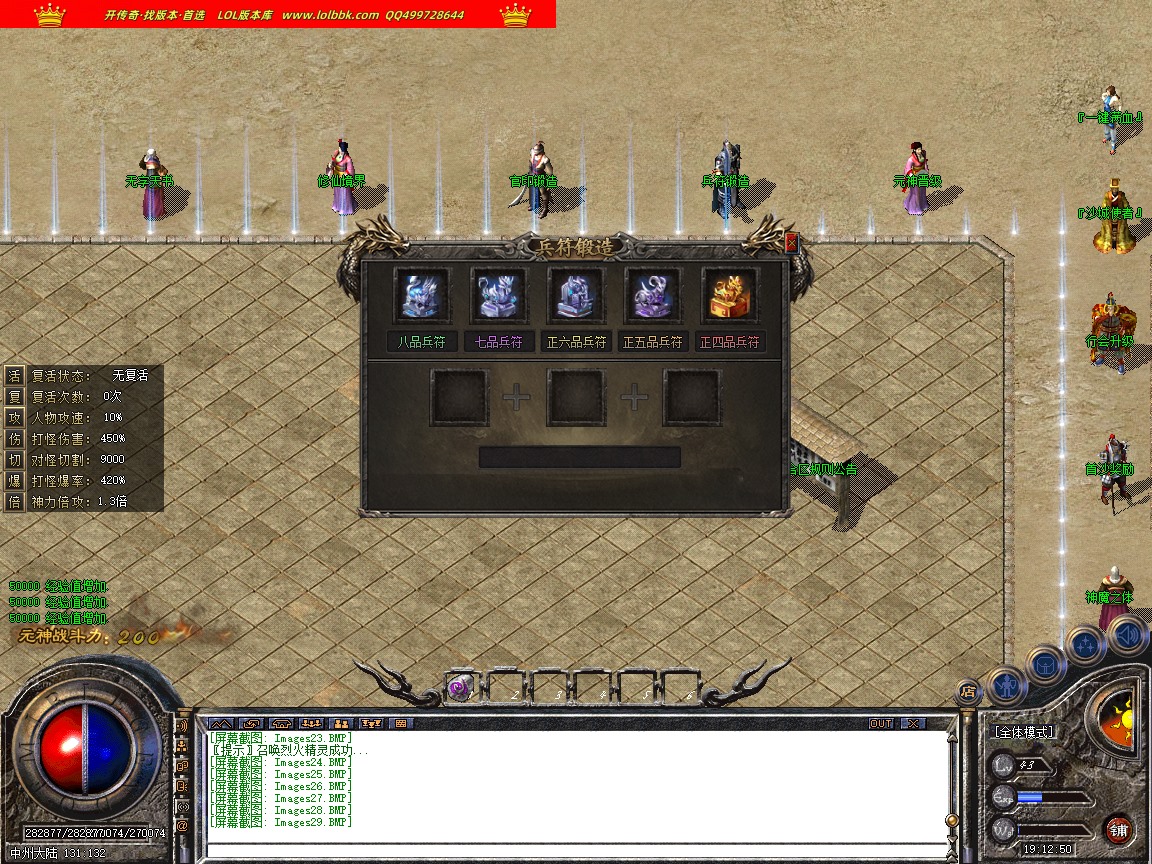Select the 八品兵符 button
The height and width of the screenshot is (864, 1152).
click(x=421, y=342)
